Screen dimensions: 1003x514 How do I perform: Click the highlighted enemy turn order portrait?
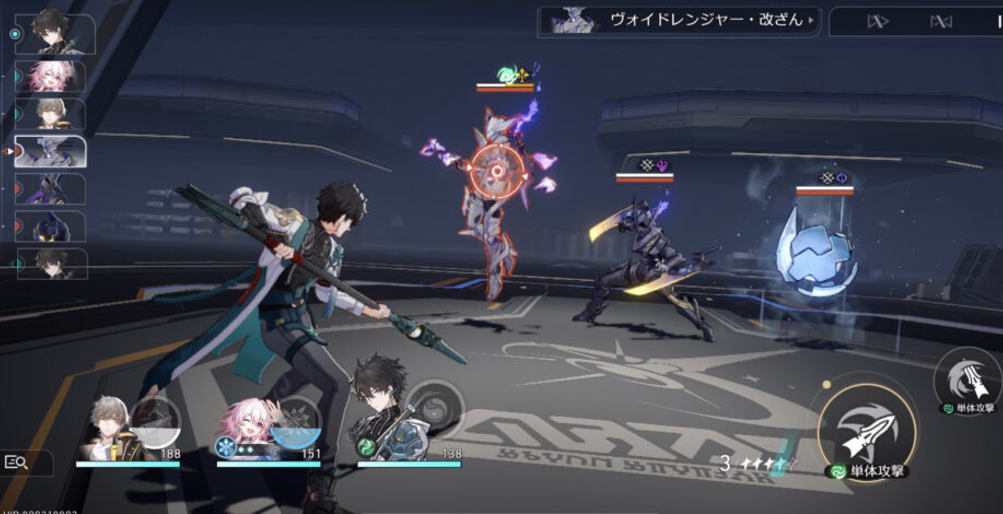point(52,150)
